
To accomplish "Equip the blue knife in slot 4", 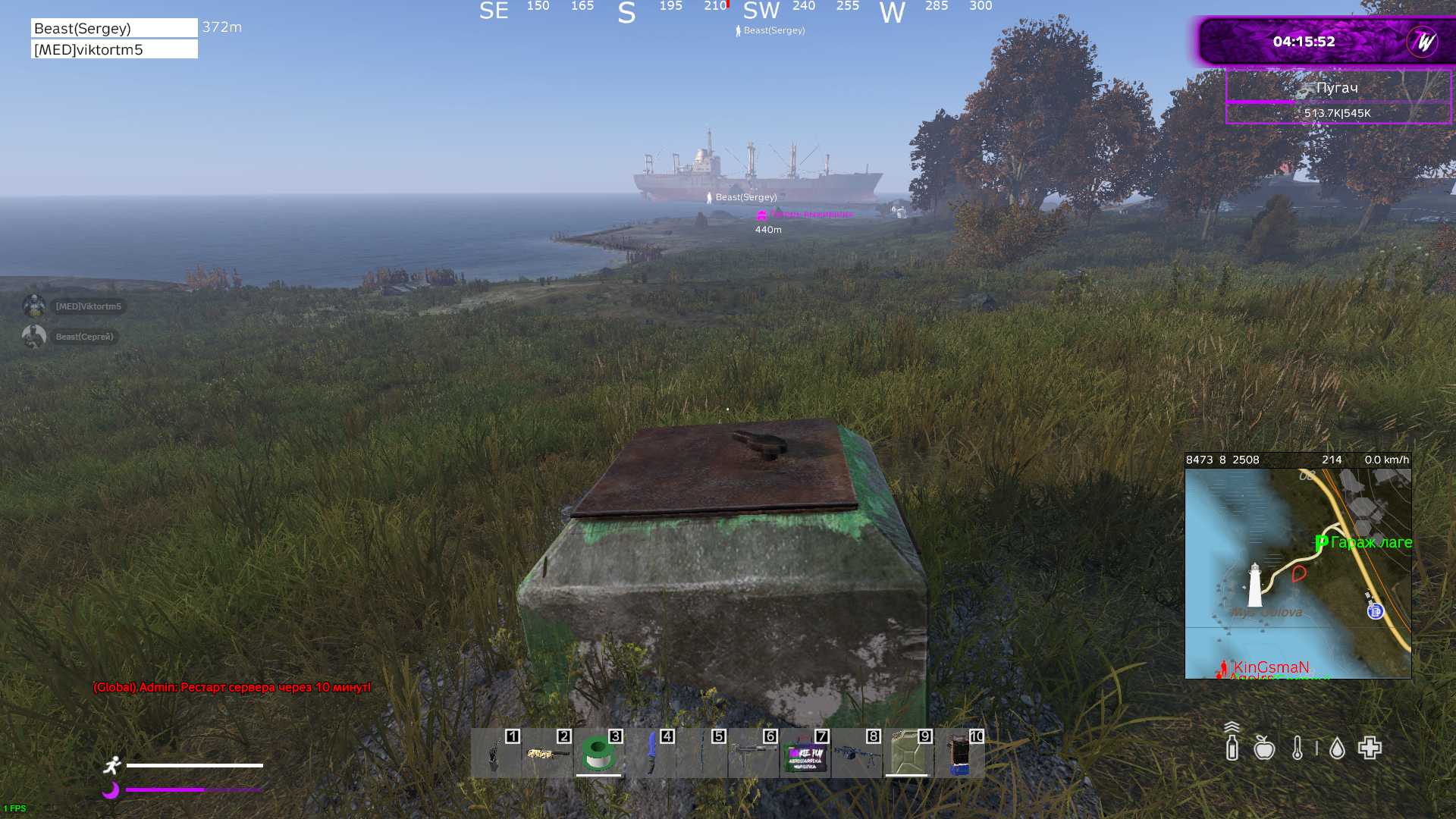I will tap(651, 754).
